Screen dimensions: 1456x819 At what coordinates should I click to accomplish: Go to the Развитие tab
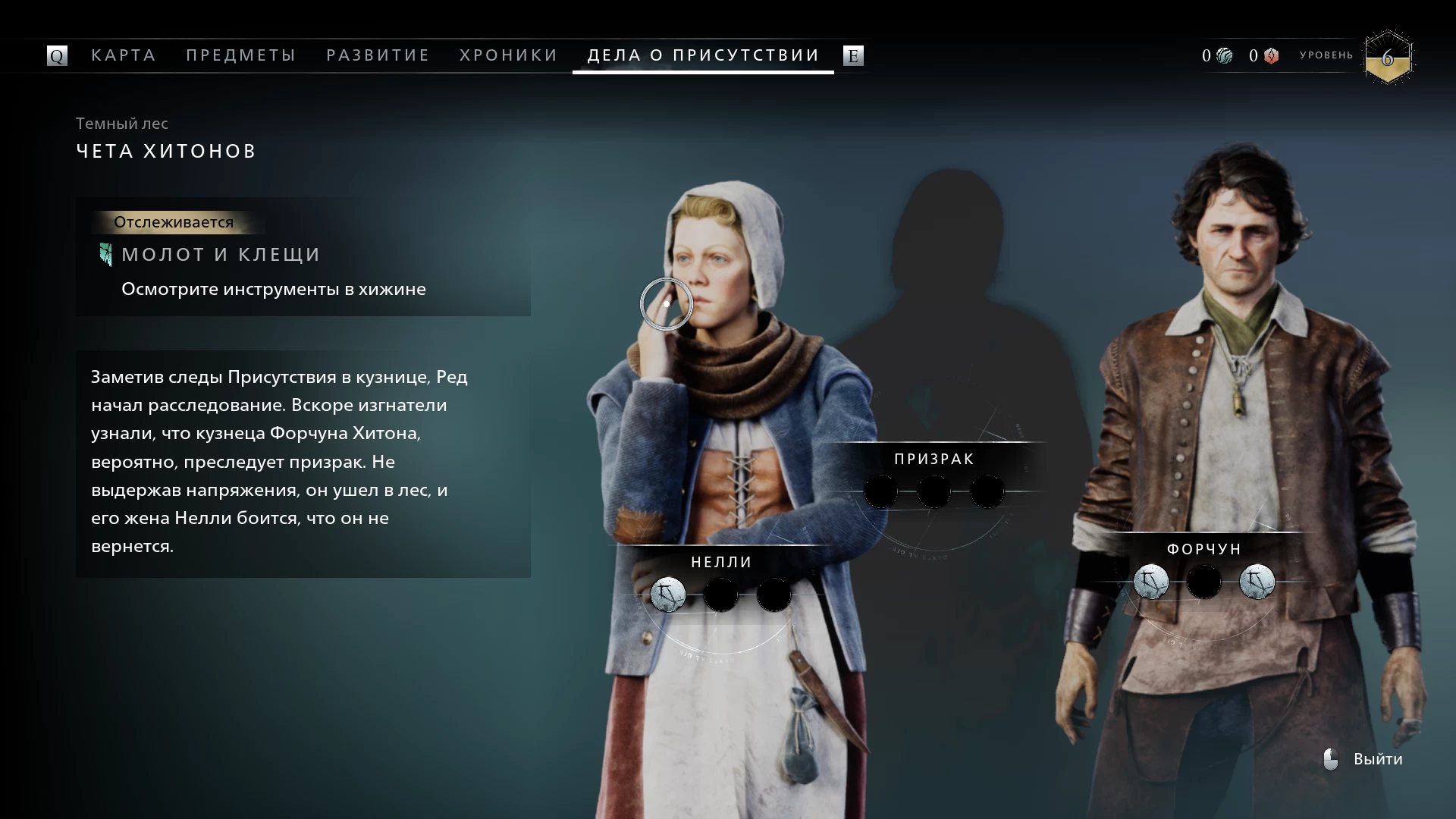point(378,55)
